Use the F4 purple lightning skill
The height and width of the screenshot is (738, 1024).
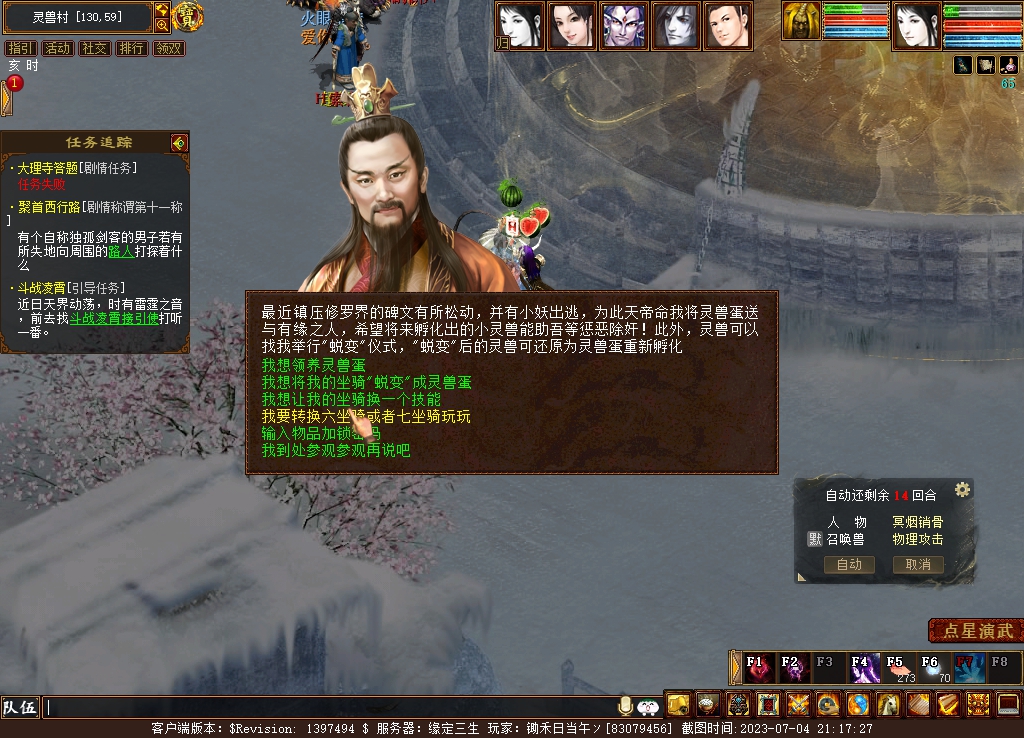862,667
